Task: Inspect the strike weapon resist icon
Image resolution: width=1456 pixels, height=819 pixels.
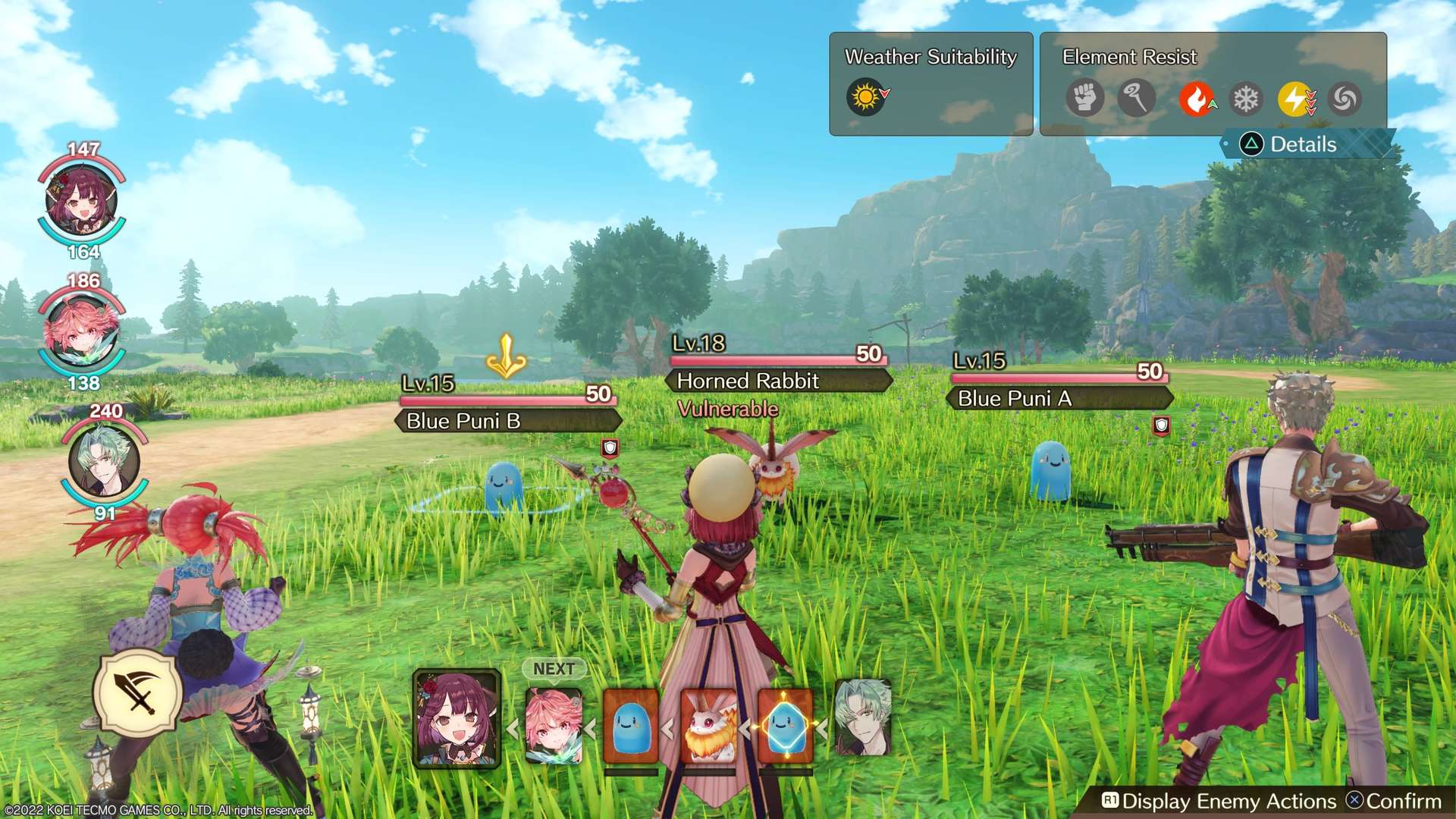Action: [1135, 99]
